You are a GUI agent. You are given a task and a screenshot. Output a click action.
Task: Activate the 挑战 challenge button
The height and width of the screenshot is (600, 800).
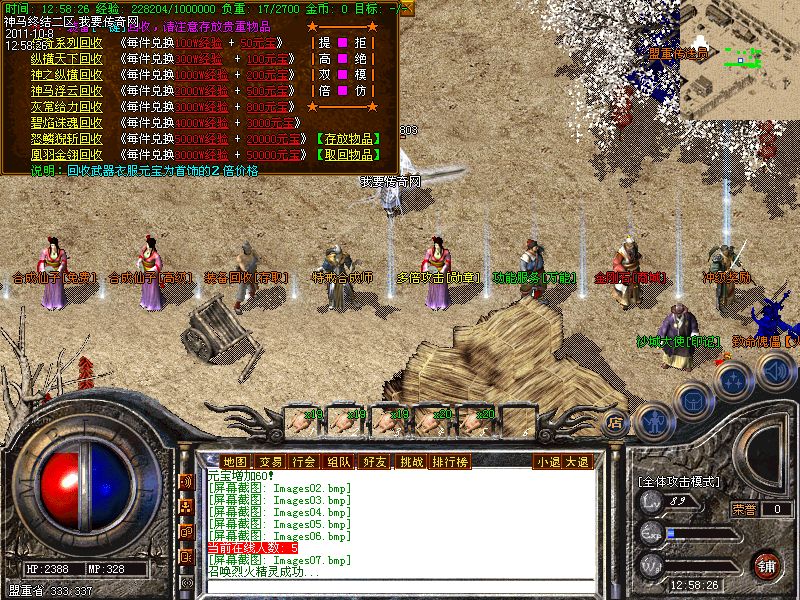410,462
